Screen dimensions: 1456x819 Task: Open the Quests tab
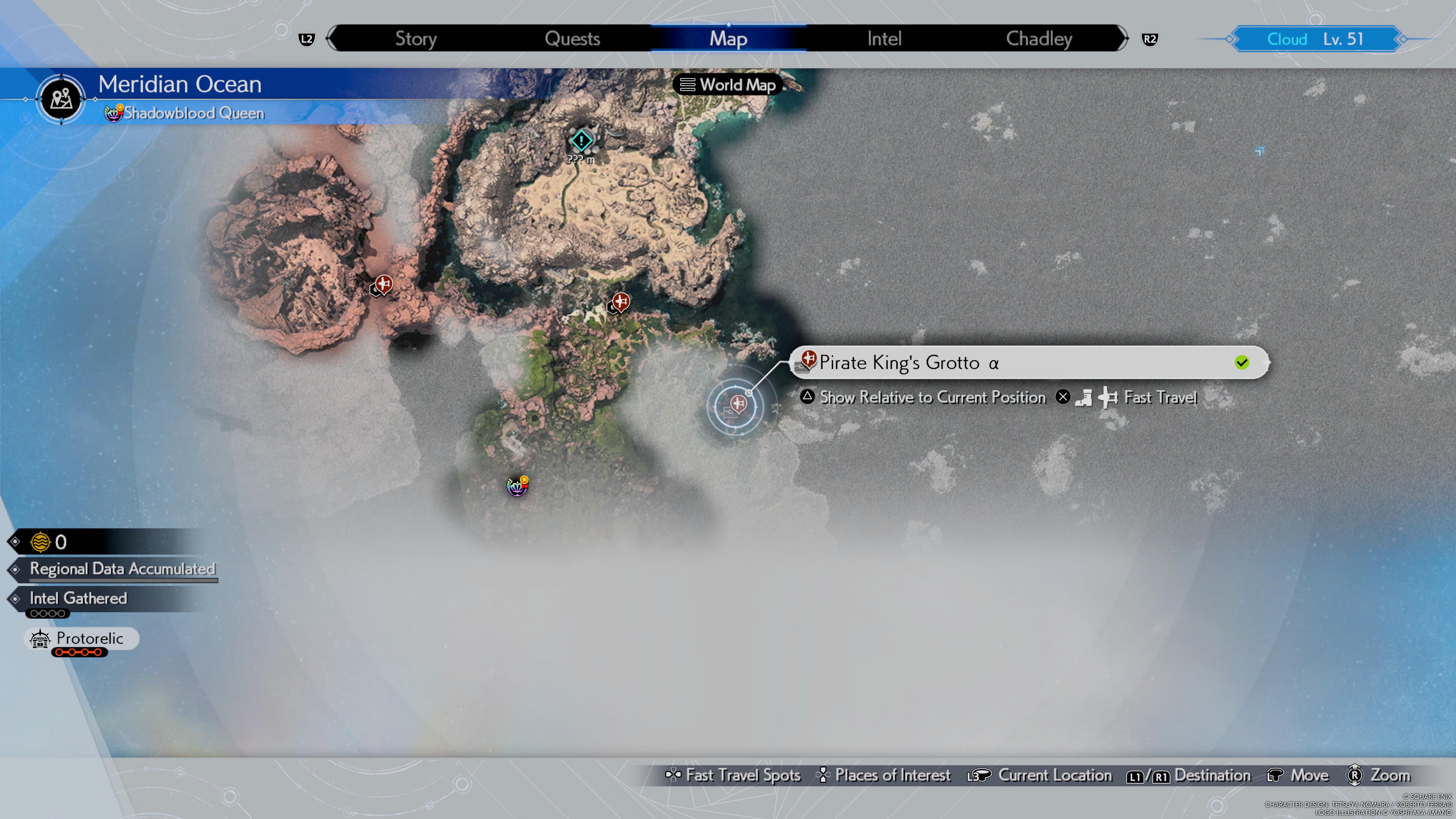point(572,38)
